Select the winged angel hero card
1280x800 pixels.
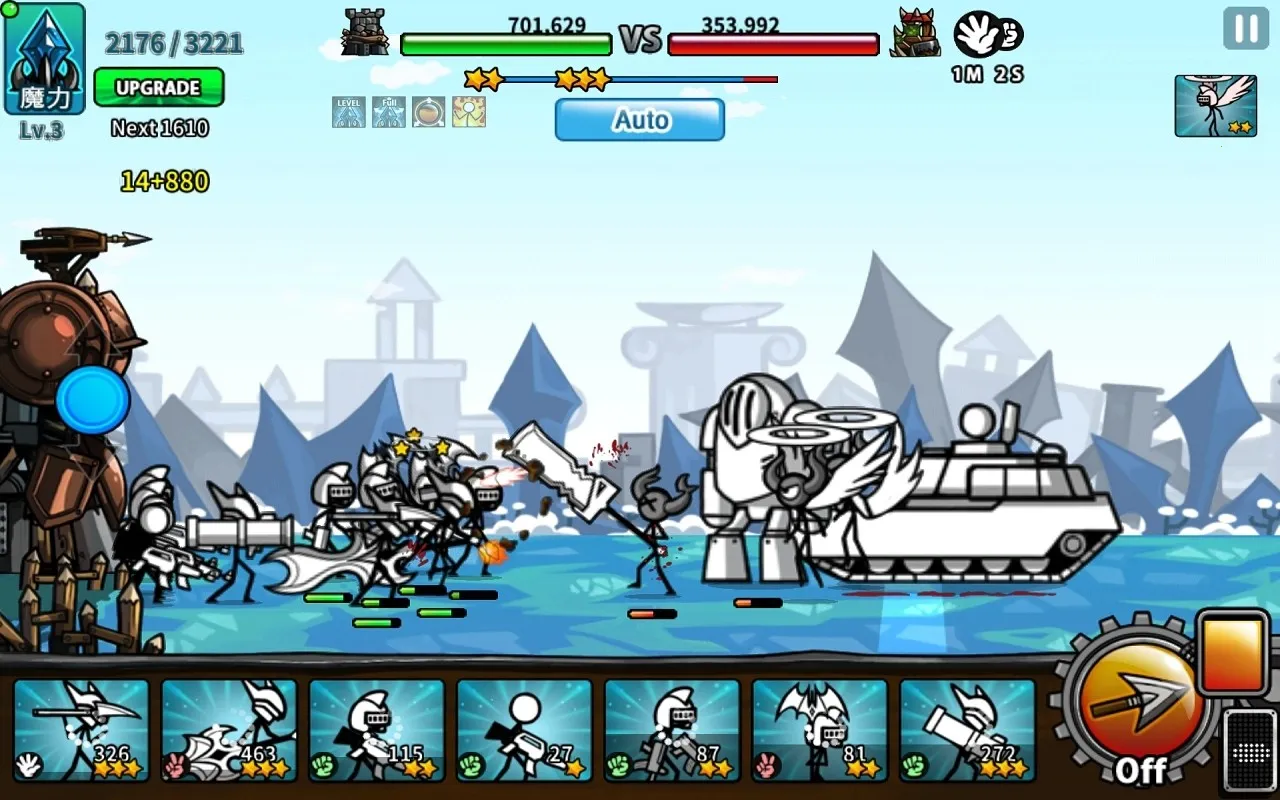[x=1215, y=105]
